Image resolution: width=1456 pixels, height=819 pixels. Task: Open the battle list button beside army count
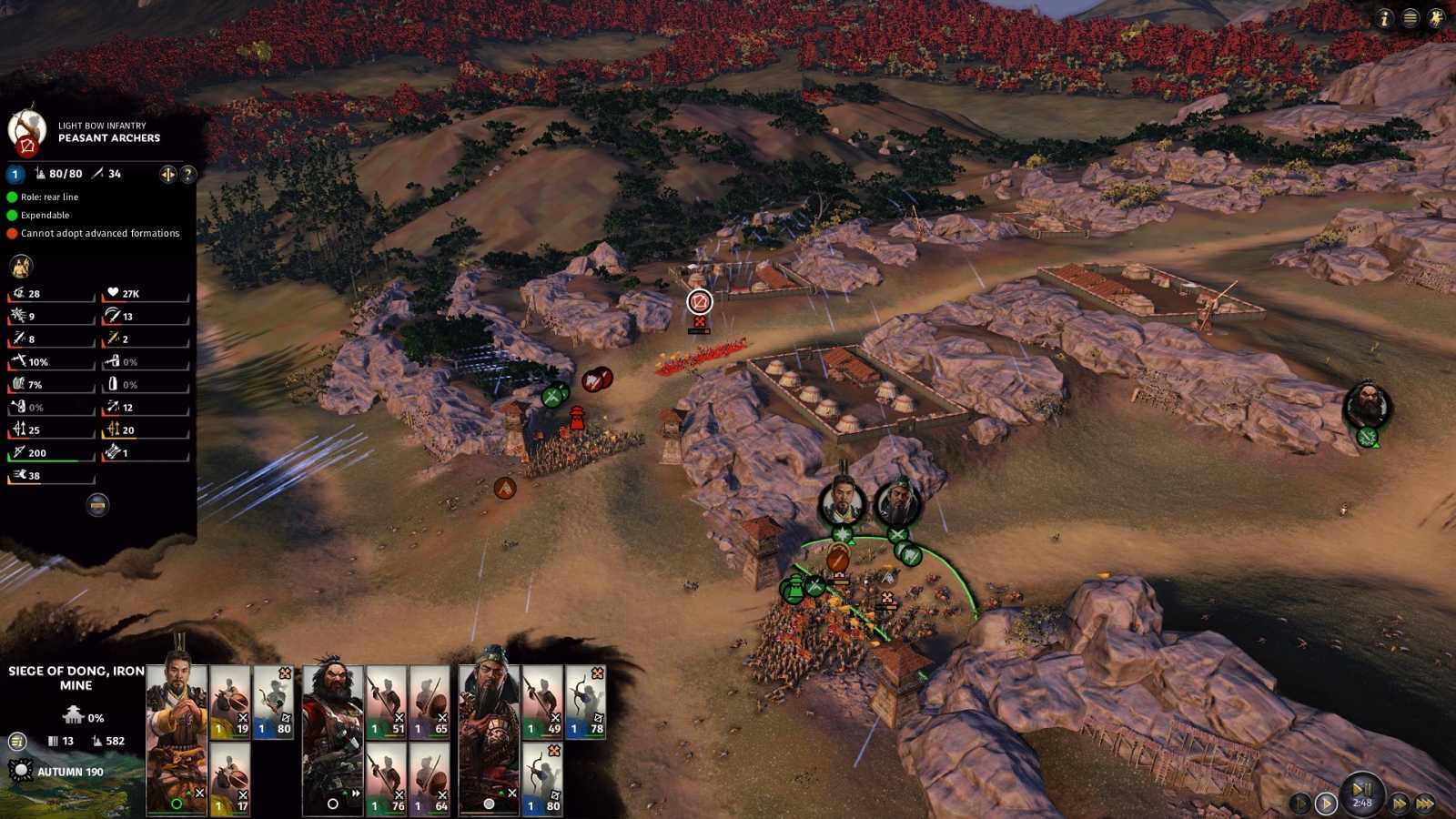17,742
